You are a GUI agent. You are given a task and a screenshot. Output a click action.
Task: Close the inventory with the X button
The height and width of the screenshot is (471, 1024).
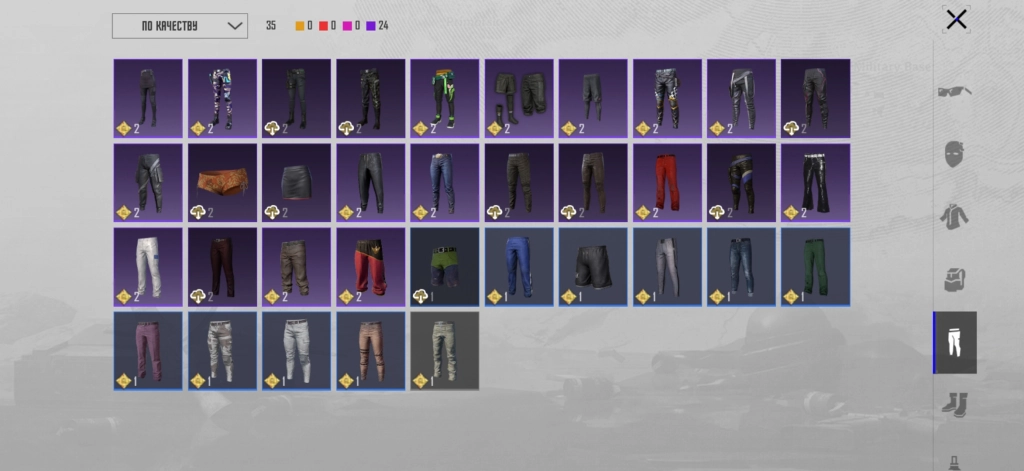click(956, 19)
